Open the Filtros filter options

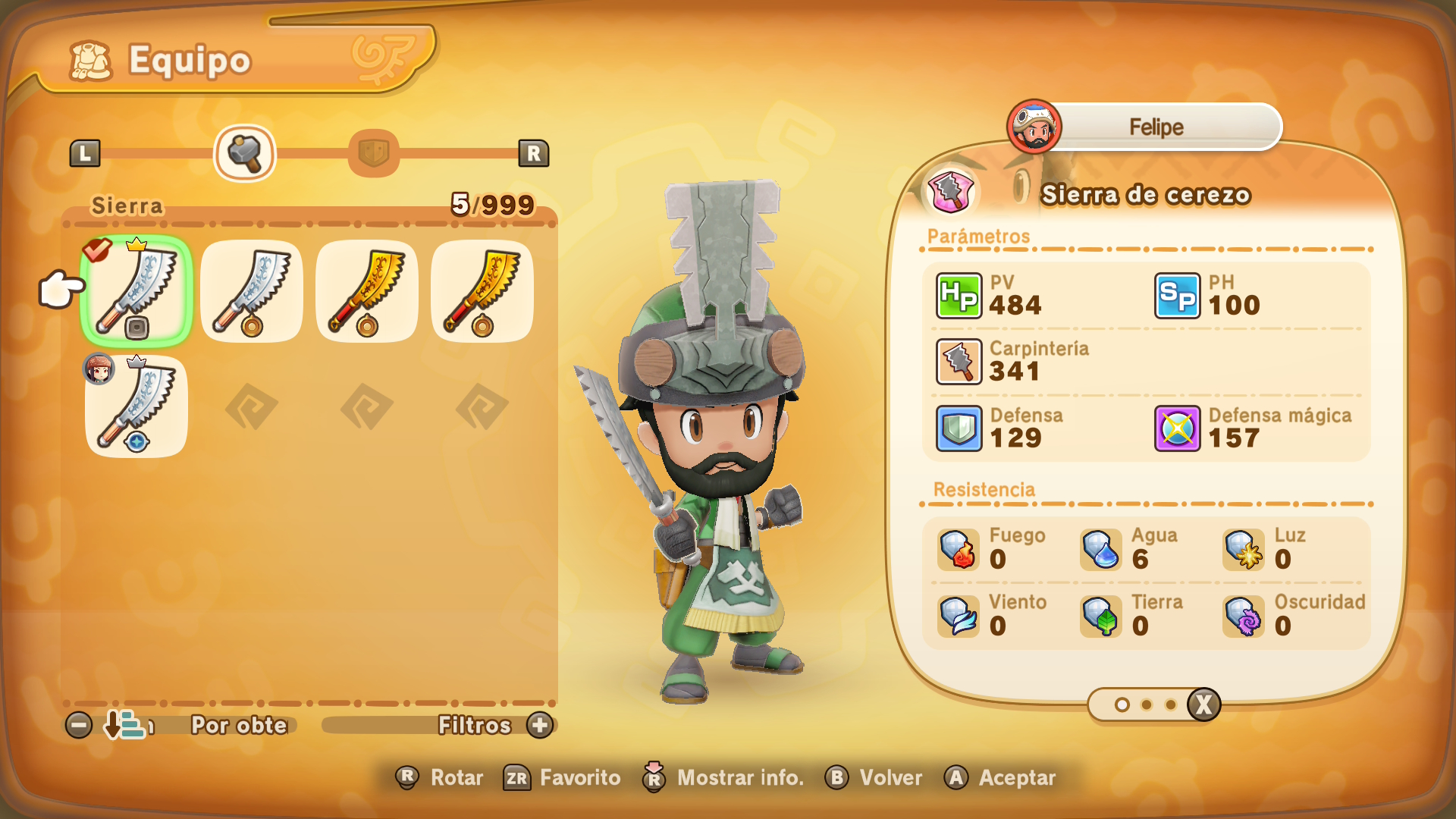[475, 725]
